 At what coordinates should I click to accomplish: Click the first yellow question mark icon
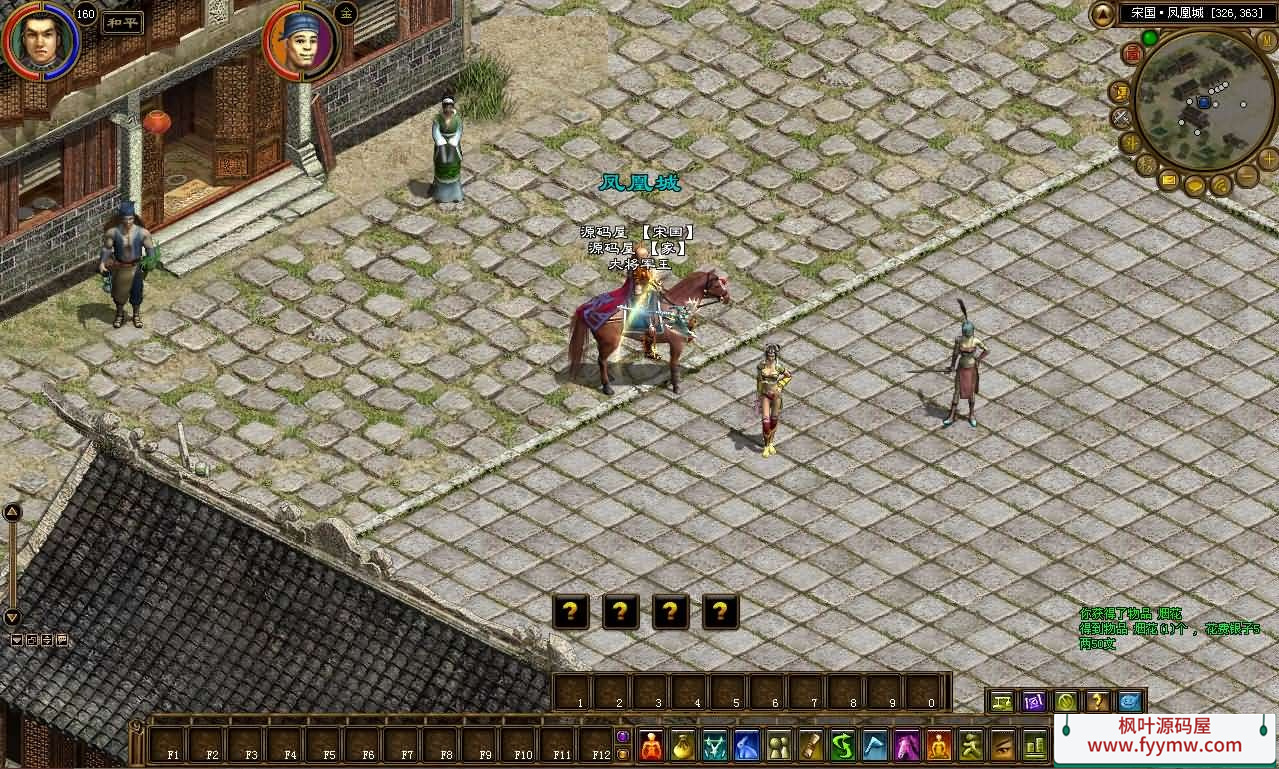[x=570, y=611]
